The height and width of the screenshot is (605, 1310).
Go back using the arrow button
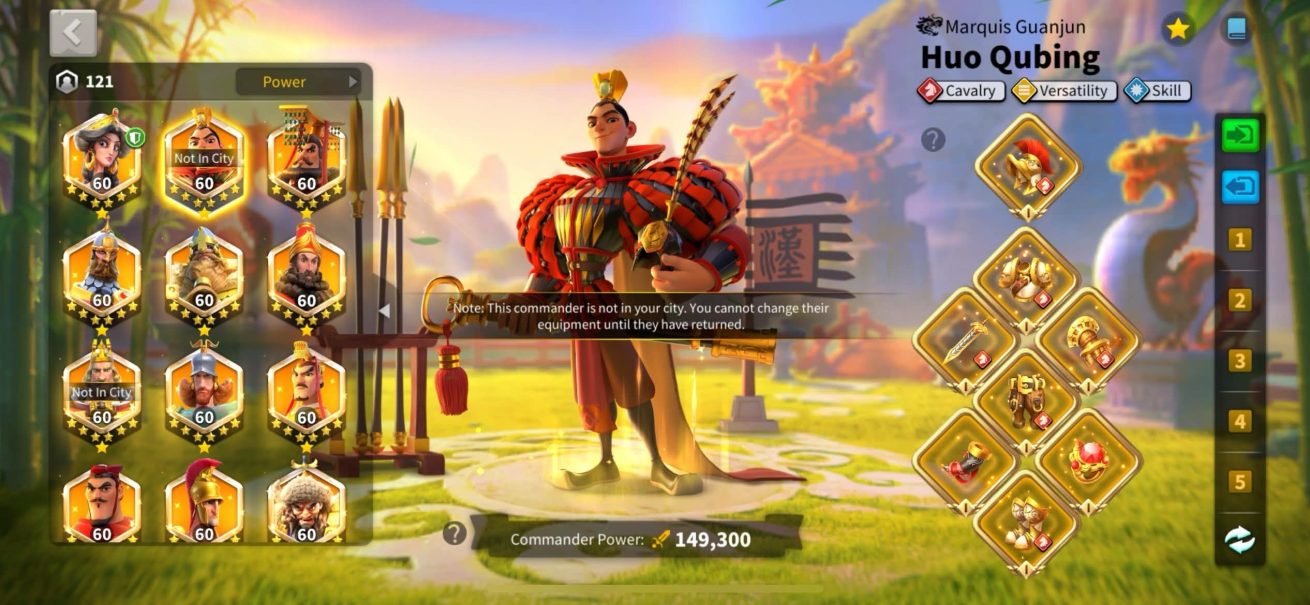point(73,33)
